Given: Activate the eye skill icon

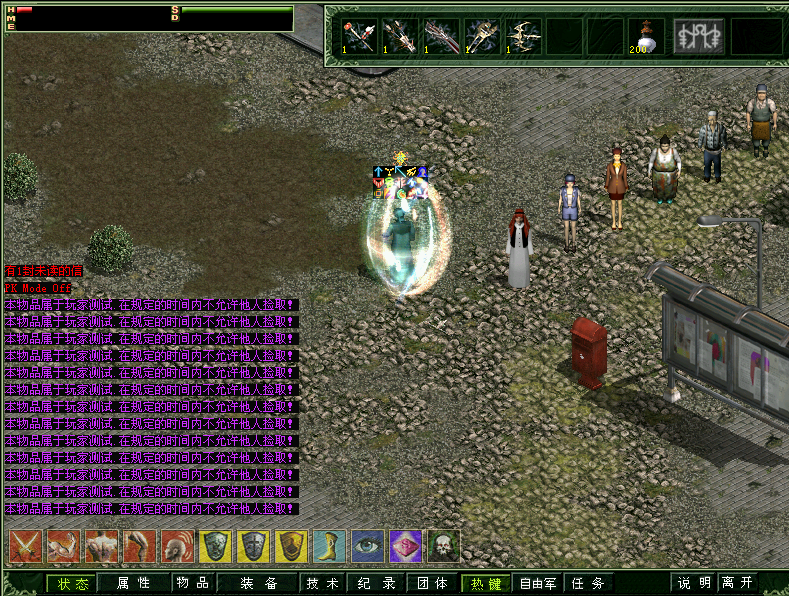Looking at the screenshot, I should (x=367, y=546).
